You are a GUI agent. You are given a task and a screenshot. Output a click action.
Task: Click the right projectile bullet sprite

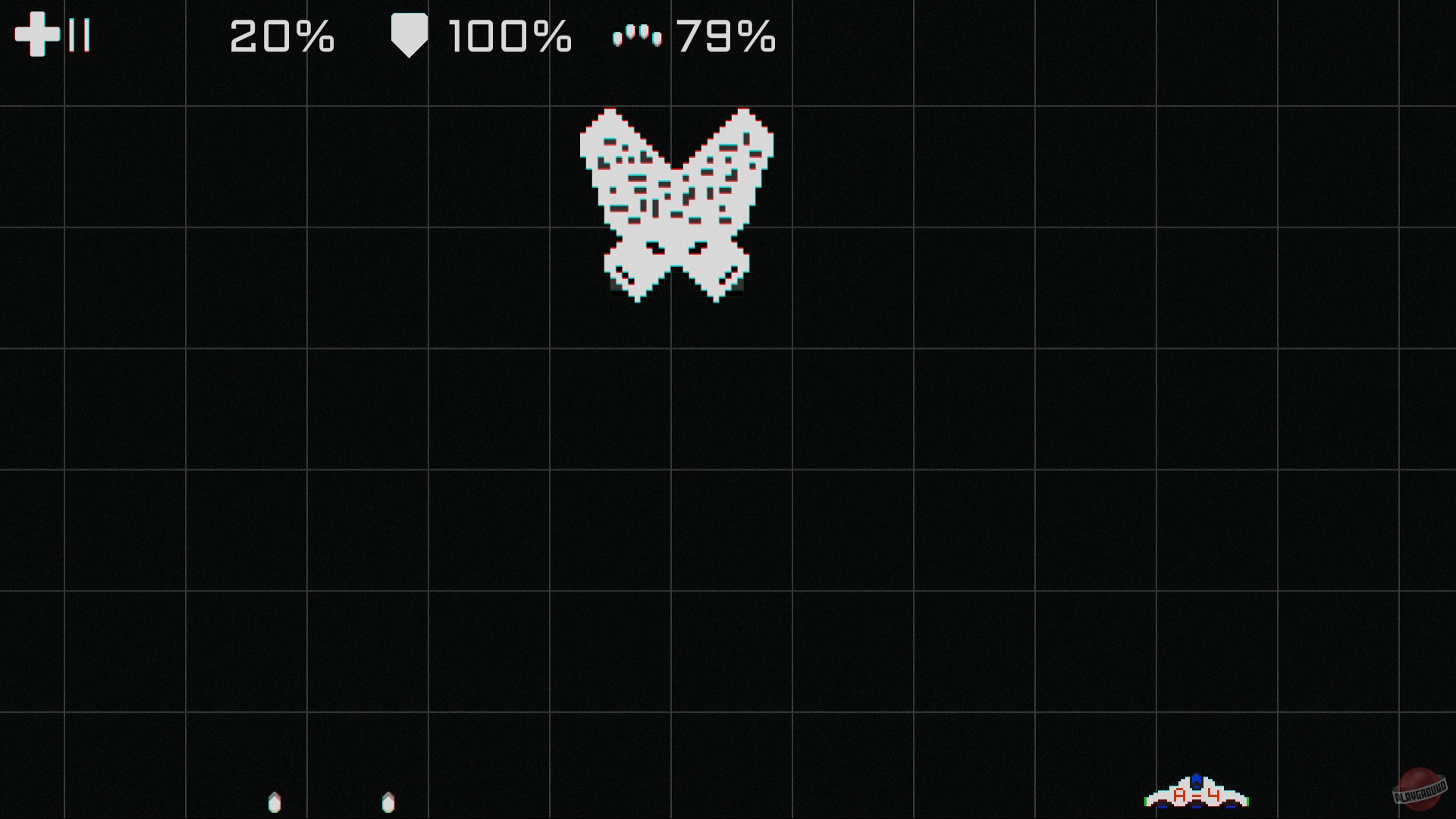[389, 800]
